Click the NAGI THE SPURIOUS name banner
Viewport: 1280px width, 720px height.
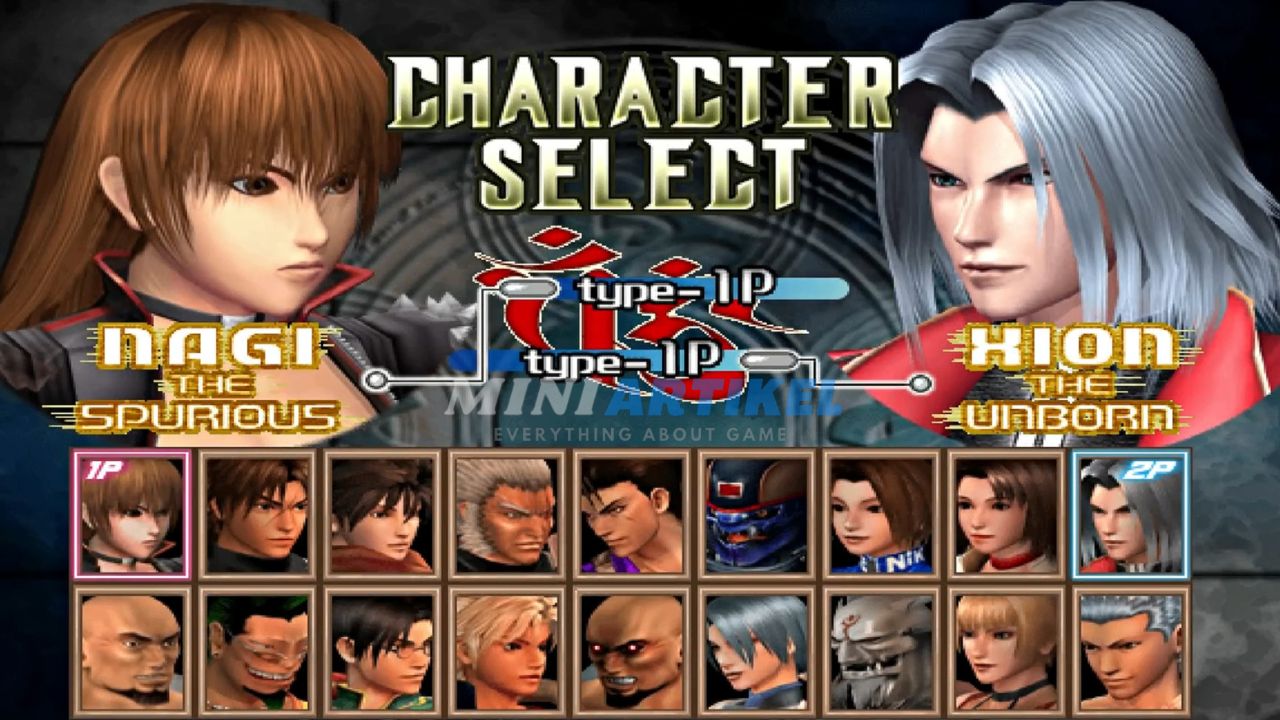coord(209,378)
